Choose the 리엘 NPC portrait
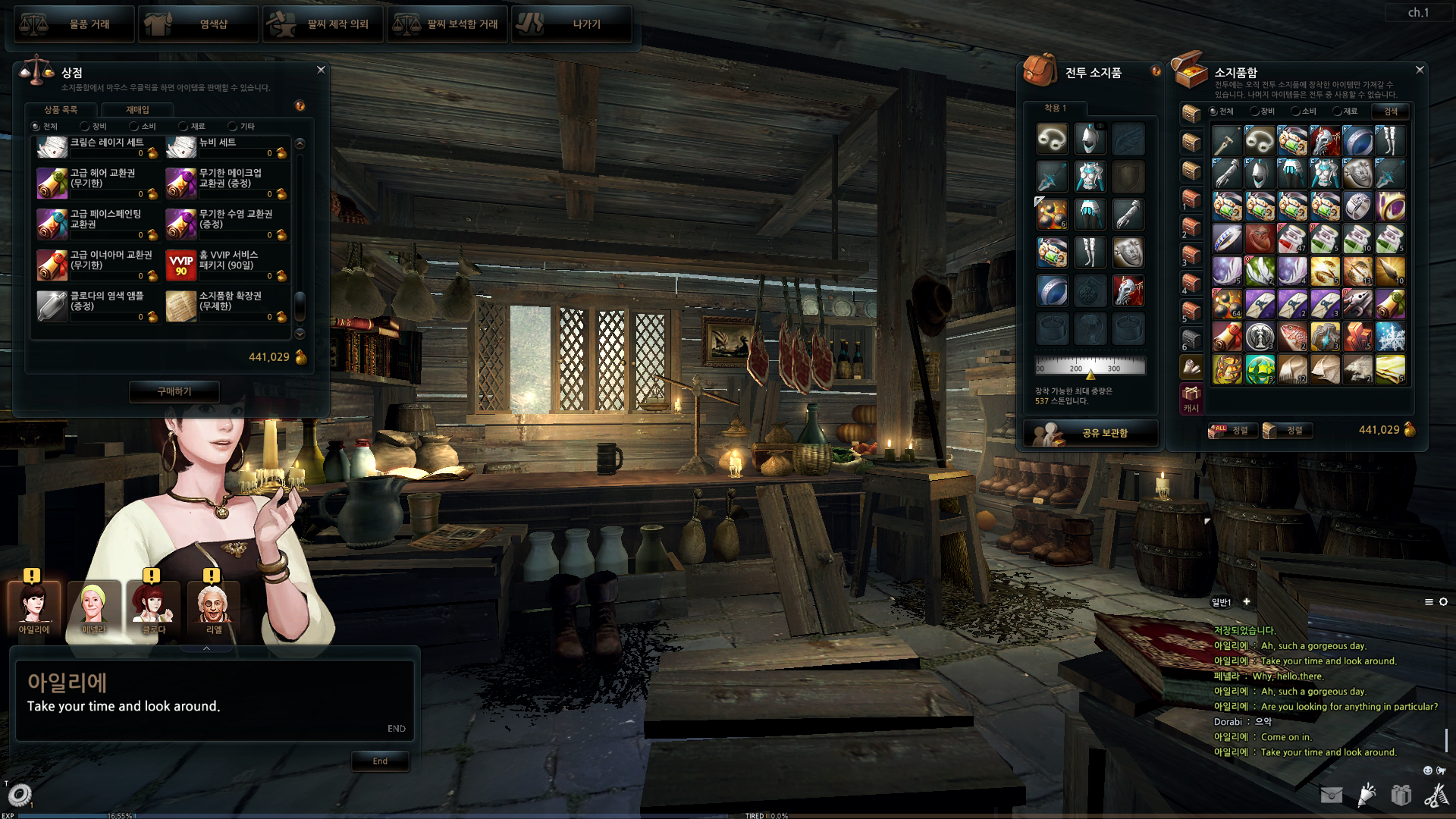The image size is (1456, 819). [214, 608]
